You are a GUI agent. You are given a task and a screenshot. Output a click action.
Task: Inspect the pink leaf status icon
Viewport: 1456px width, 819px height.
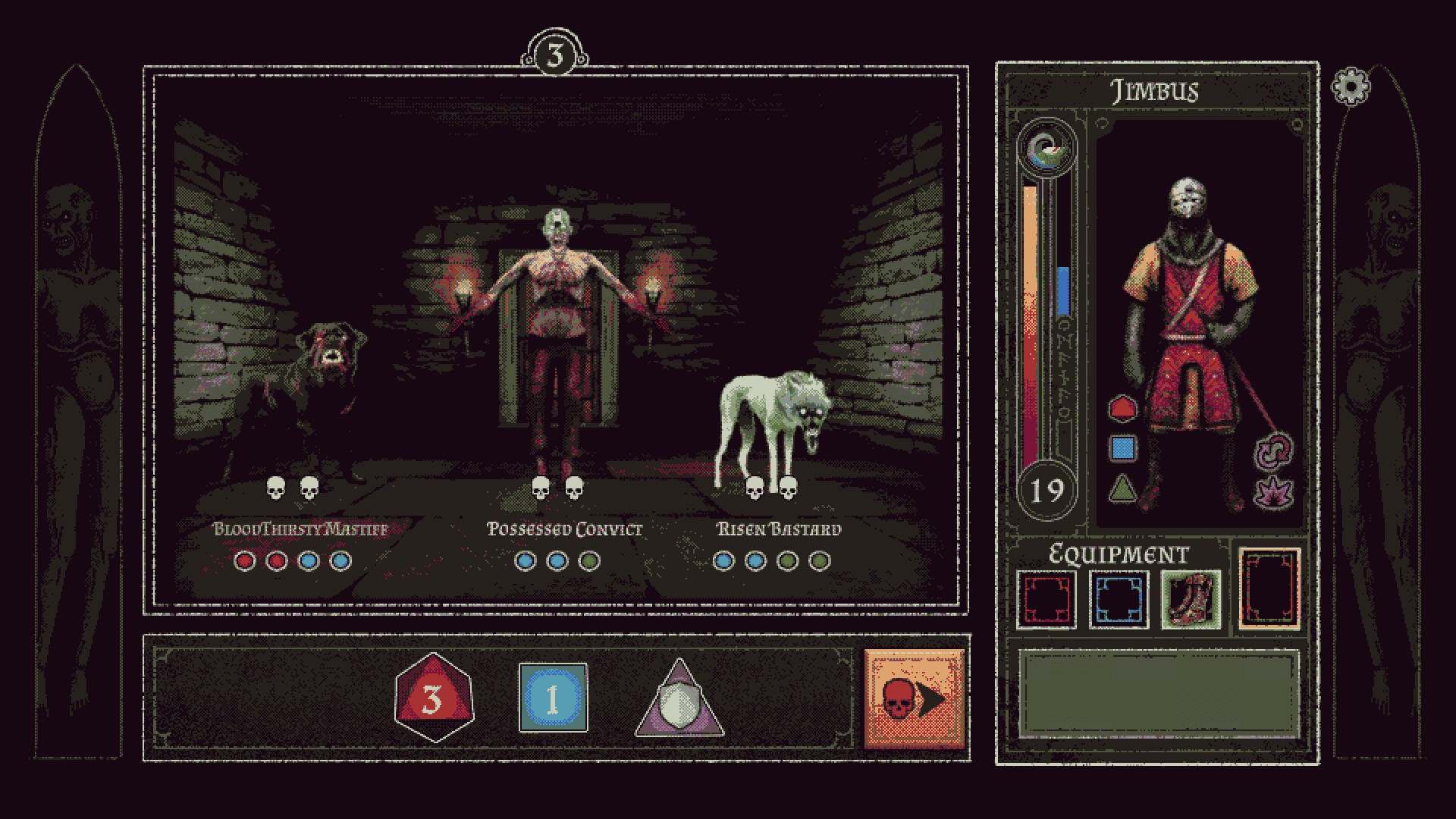(x=1275, y=493)
